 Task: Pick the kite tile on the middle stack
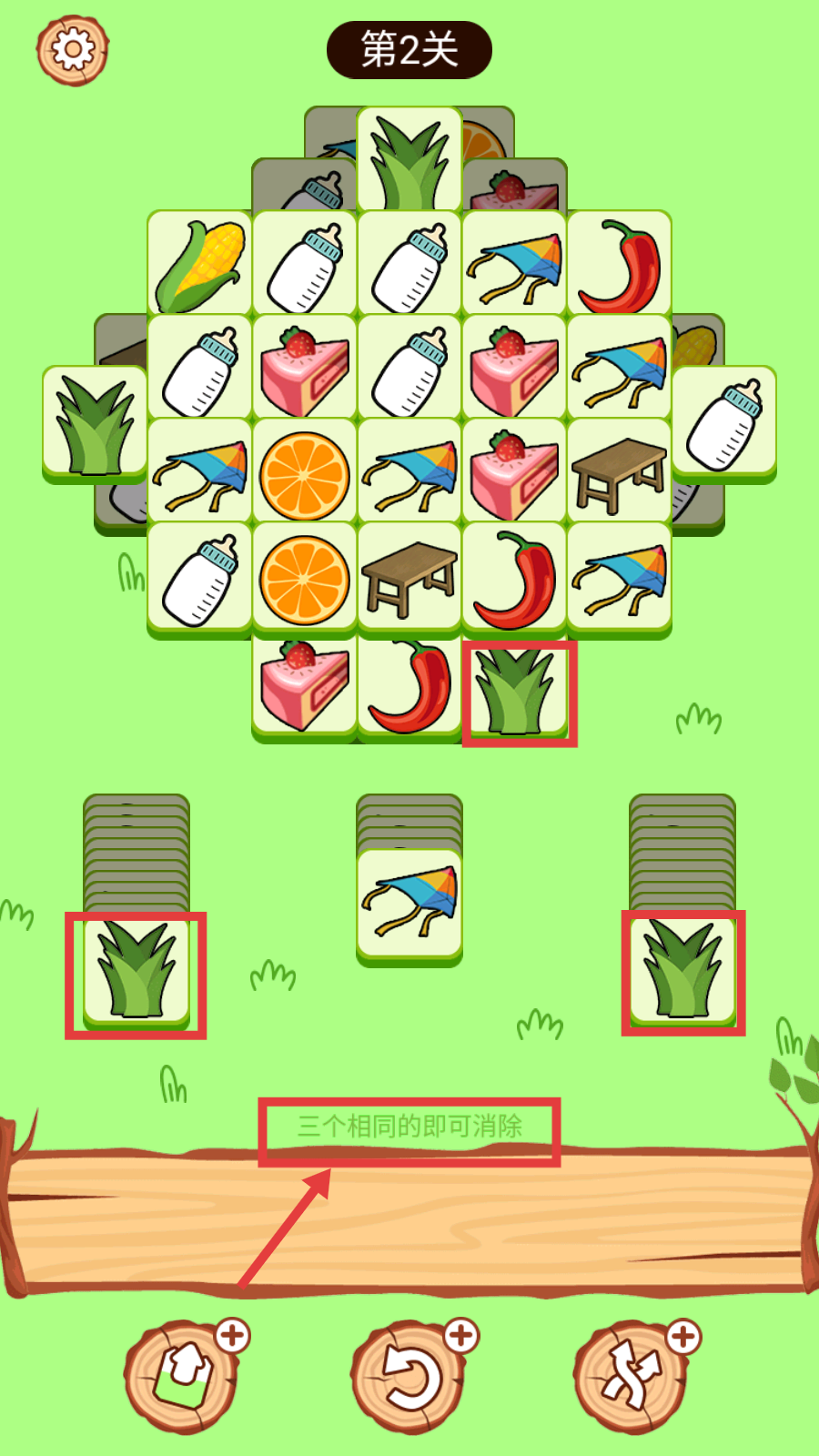point(409,903)
